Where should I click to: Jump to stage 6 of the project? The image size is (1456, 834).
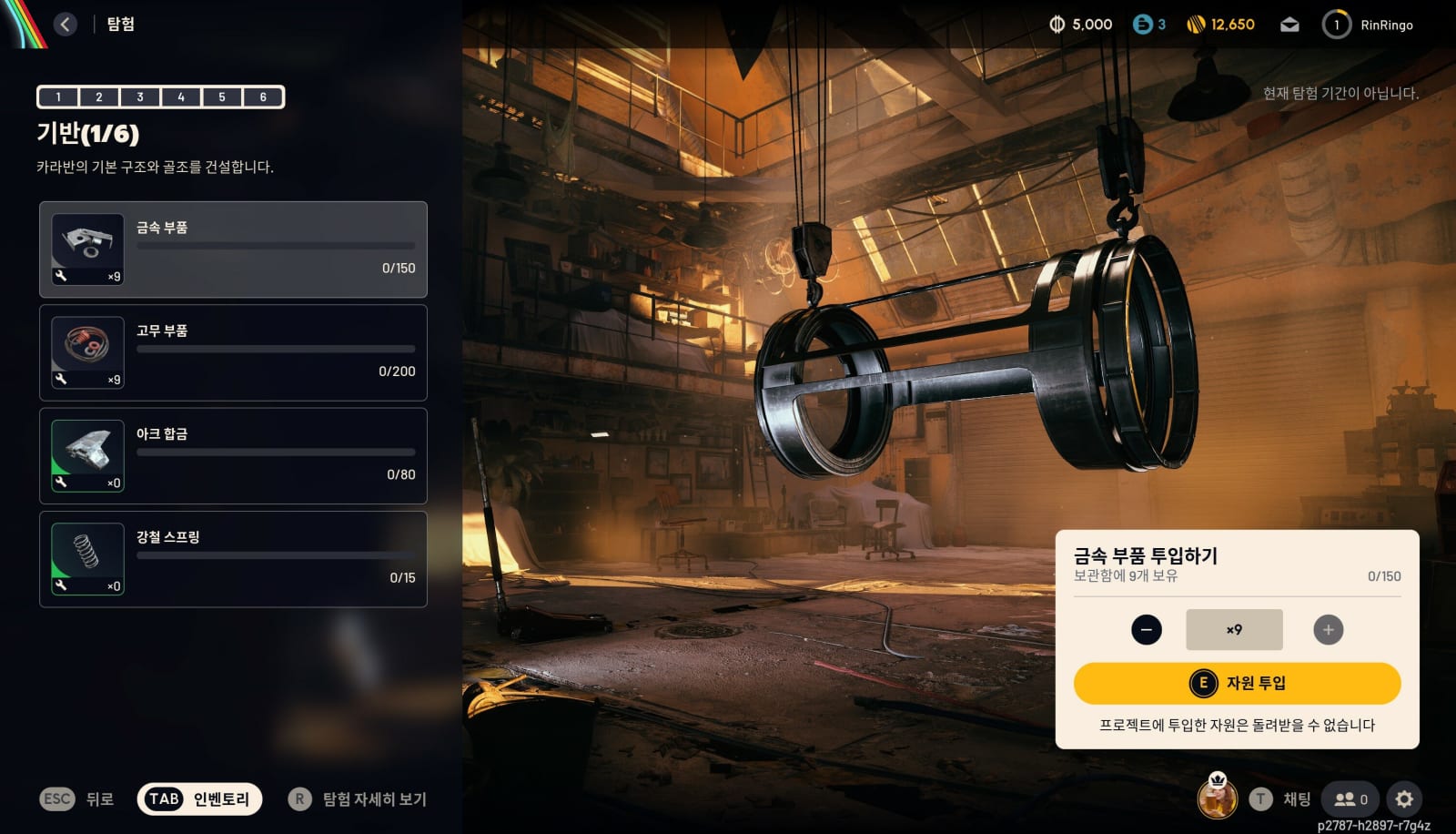coord(263,97)
